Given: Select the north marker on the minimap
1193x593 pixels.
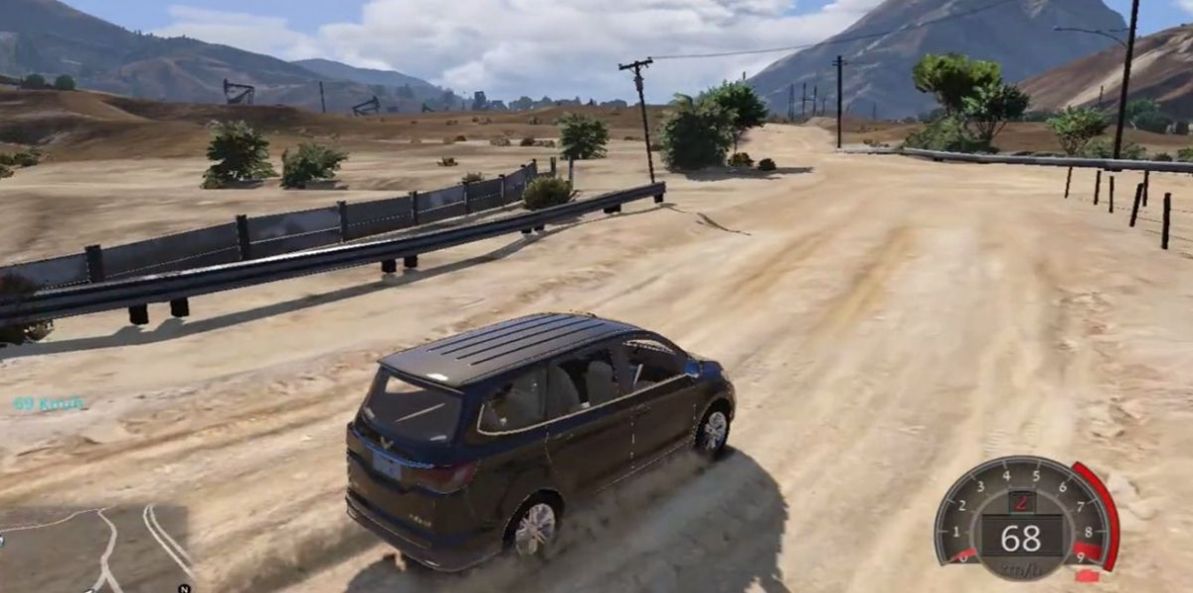Looking at the screenshot, I should (x=183, y=588).
